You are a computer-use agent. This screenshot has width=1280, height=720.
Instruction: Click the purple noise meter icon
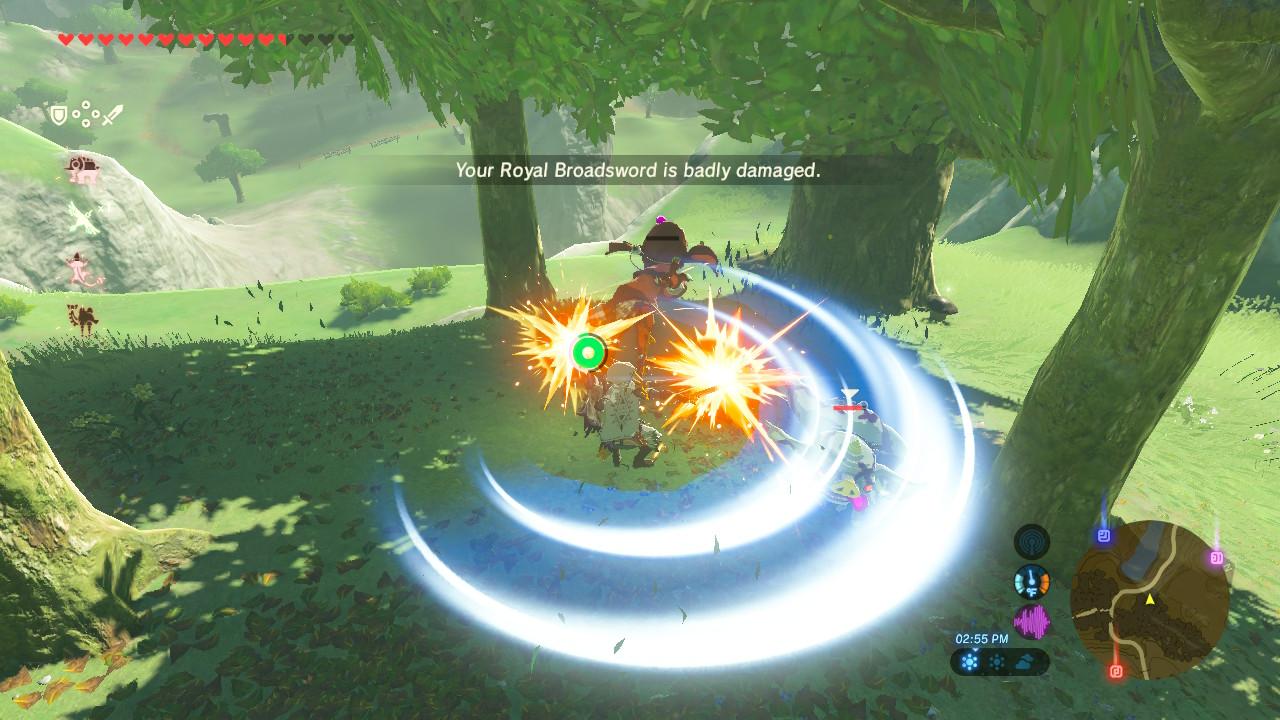coord(1031,622)
